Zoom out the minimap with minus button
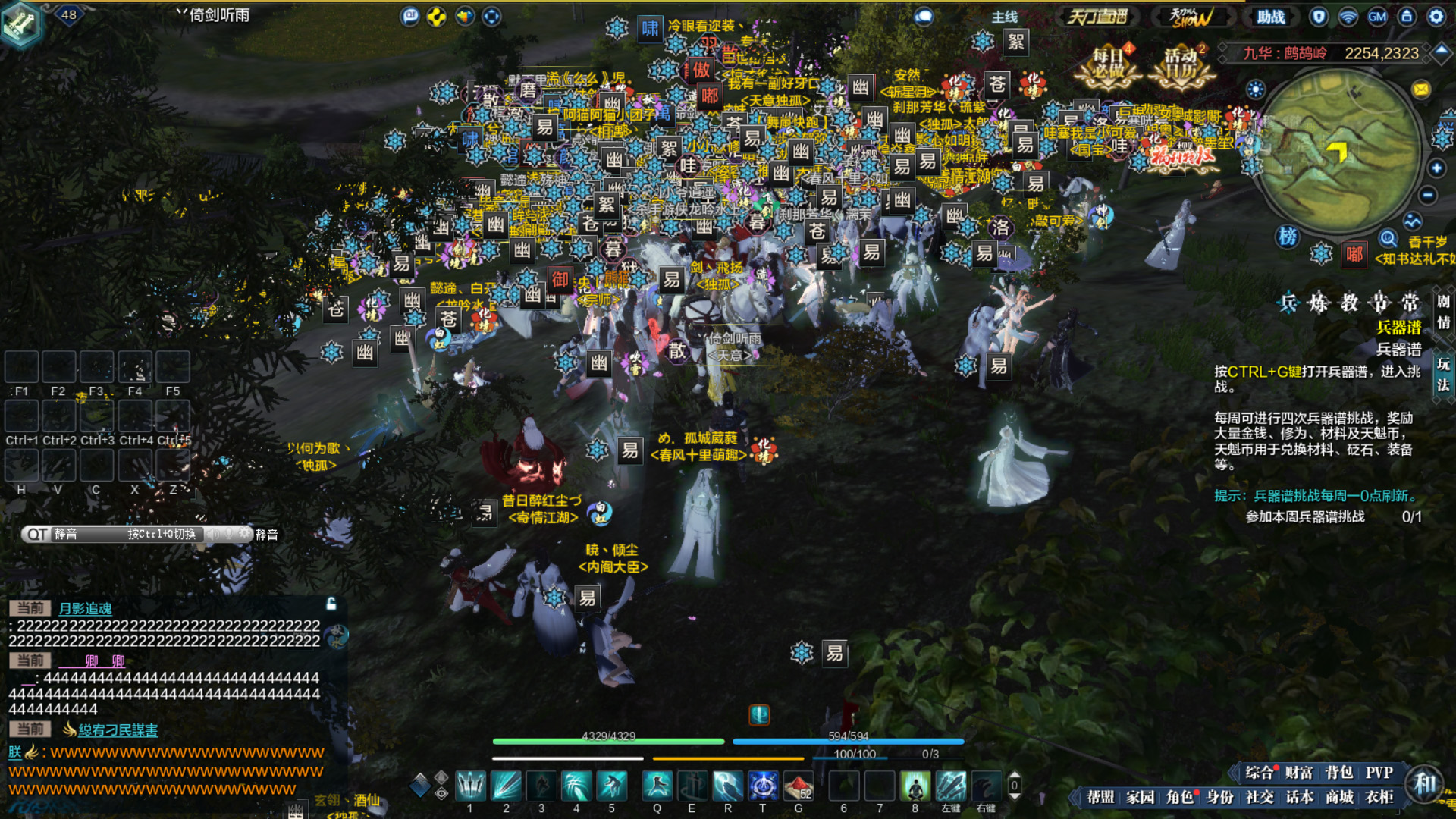The width and height of the screenshot is (1456, 819). pos(1428,196)
